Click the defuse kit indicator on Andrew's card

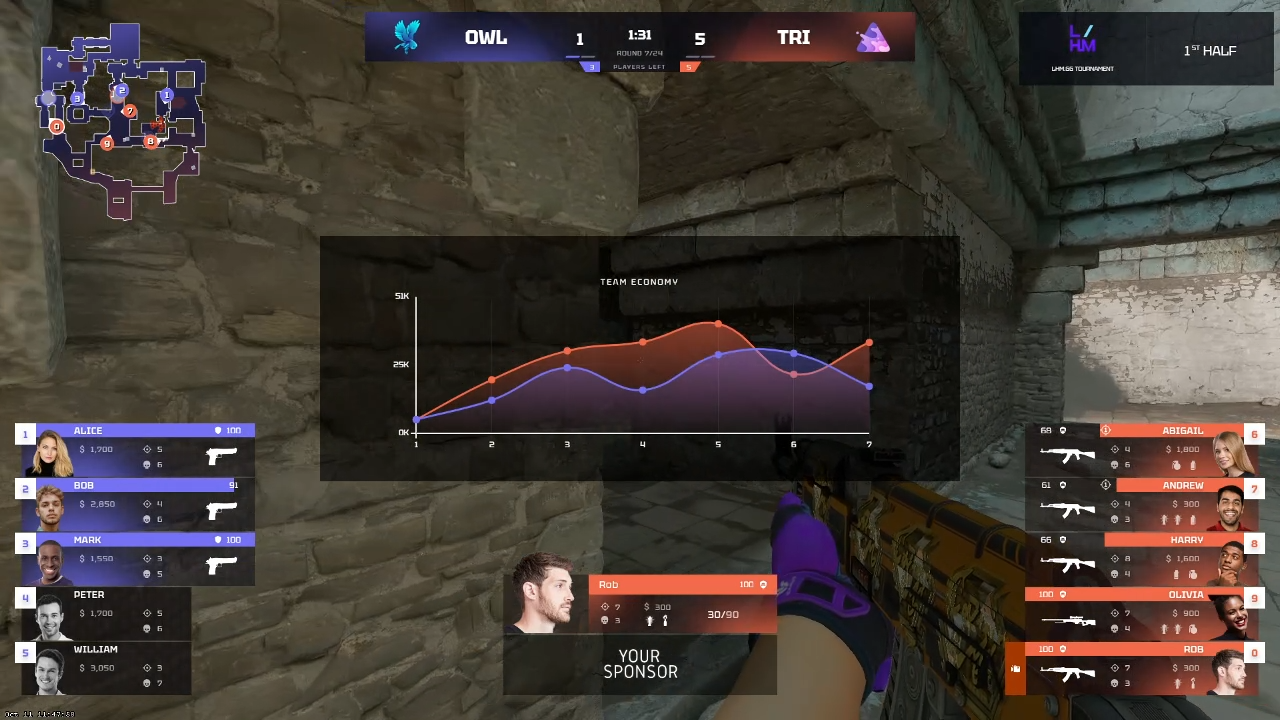1104,484
